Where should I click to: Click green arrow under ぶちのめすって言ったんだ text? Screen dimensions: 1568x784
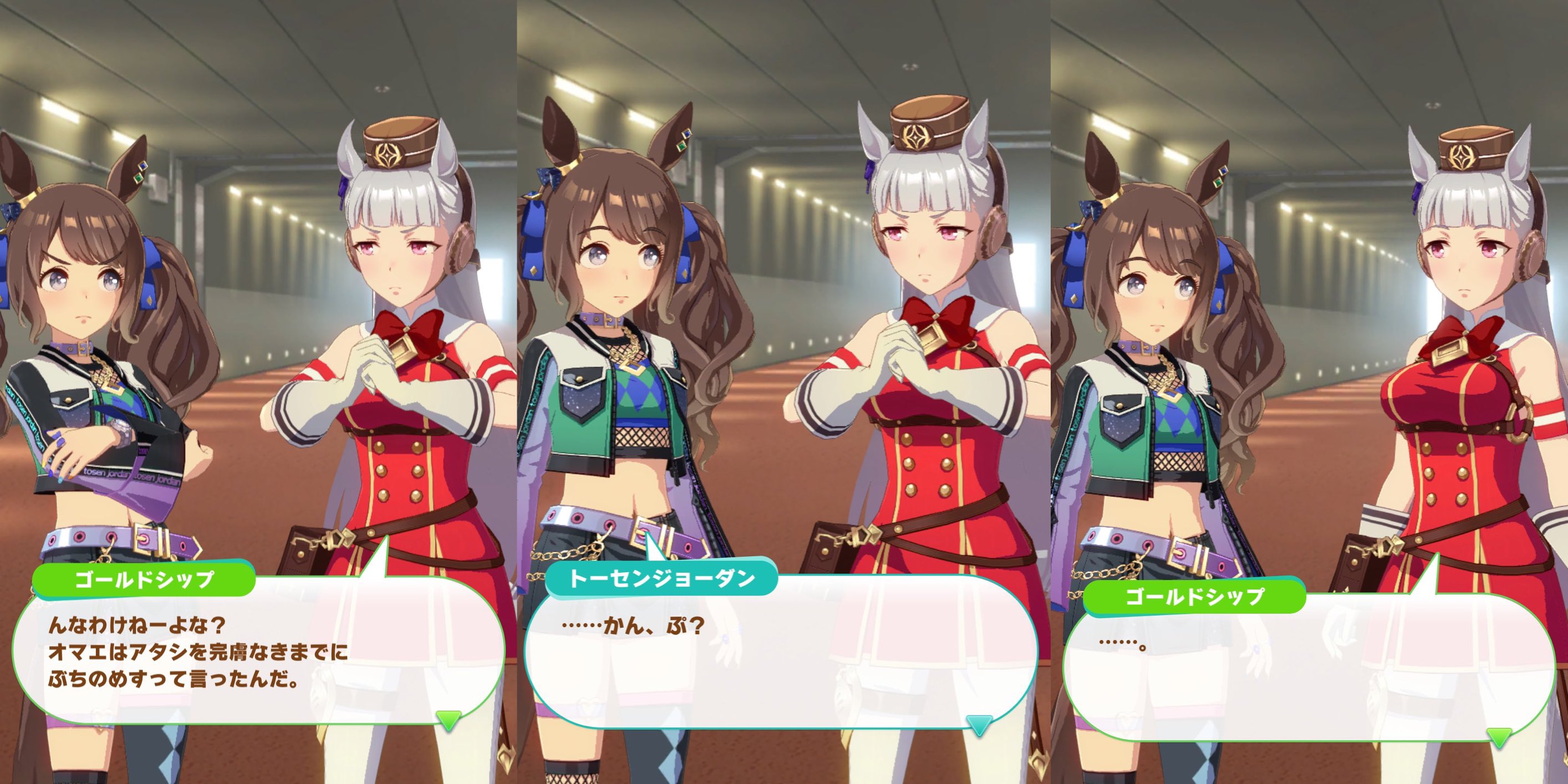[449, 720]
